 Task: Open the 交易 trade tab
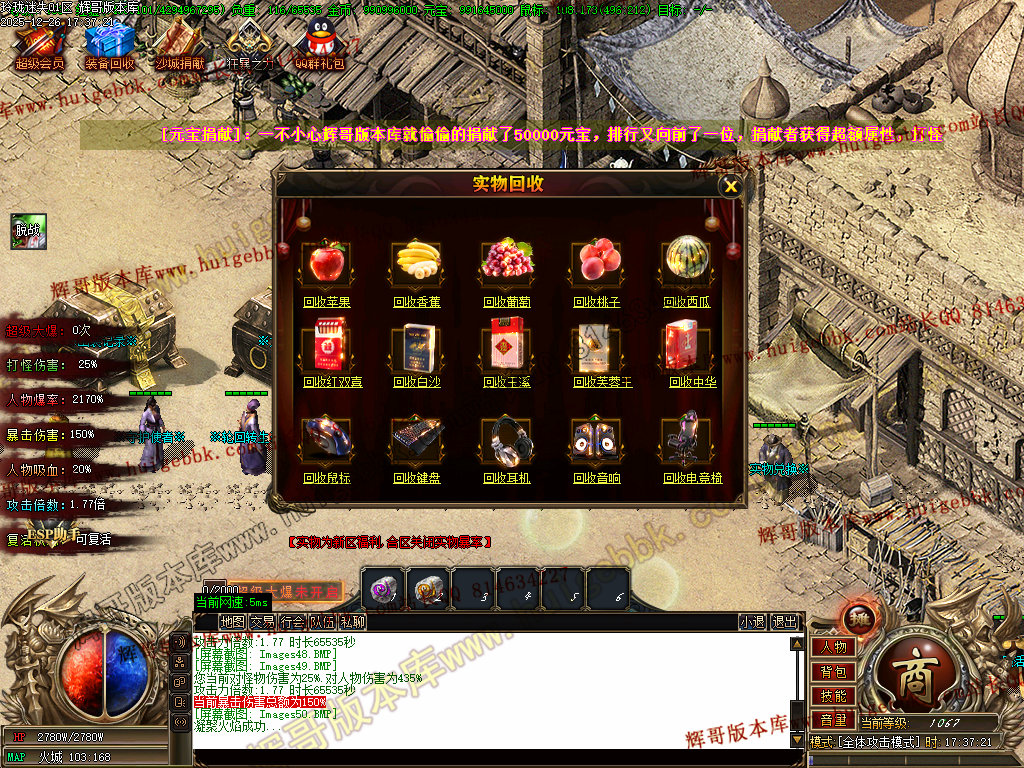[262, 622]
